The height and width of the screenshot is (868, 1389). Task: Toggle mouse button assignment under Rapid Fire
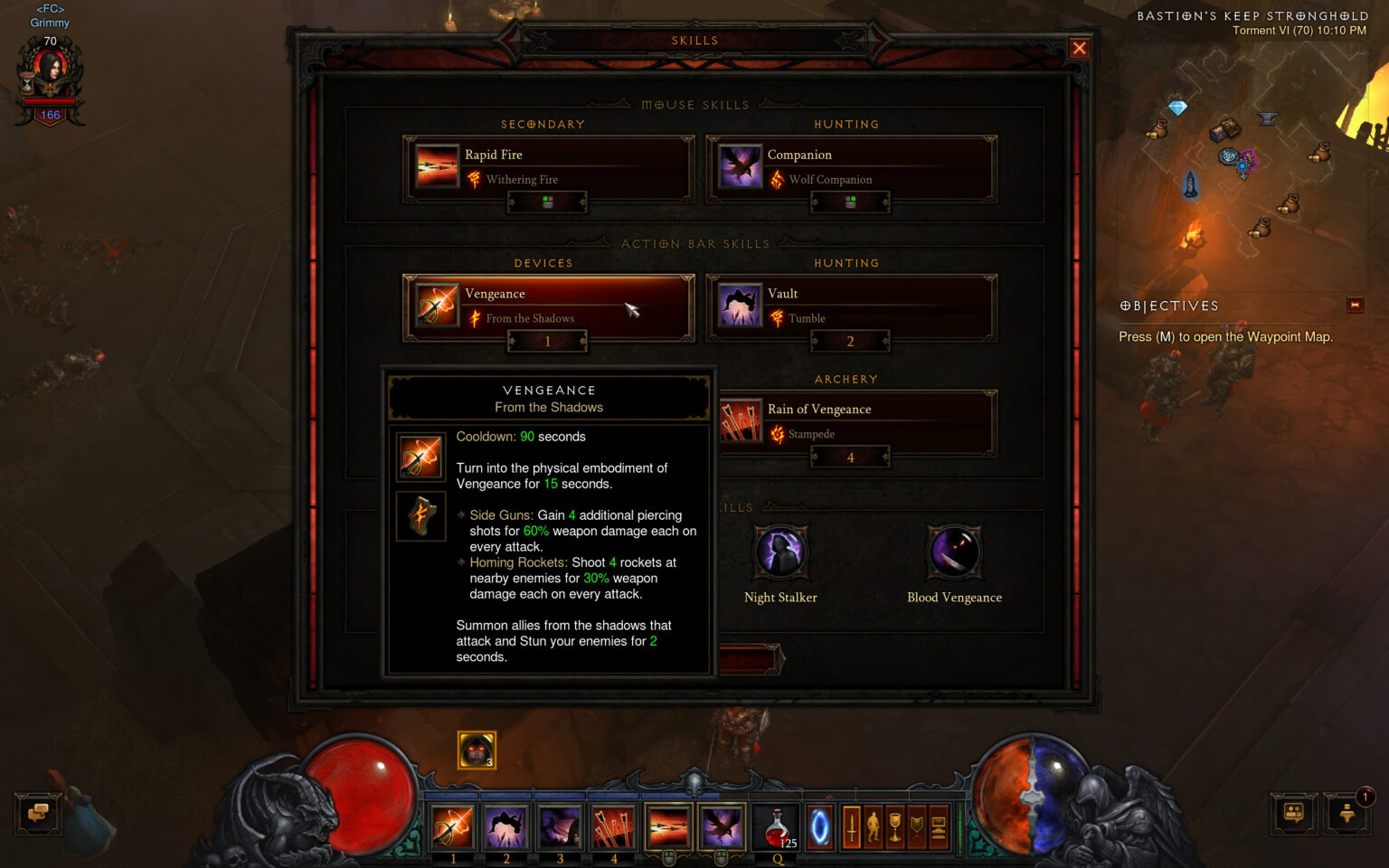547,202
